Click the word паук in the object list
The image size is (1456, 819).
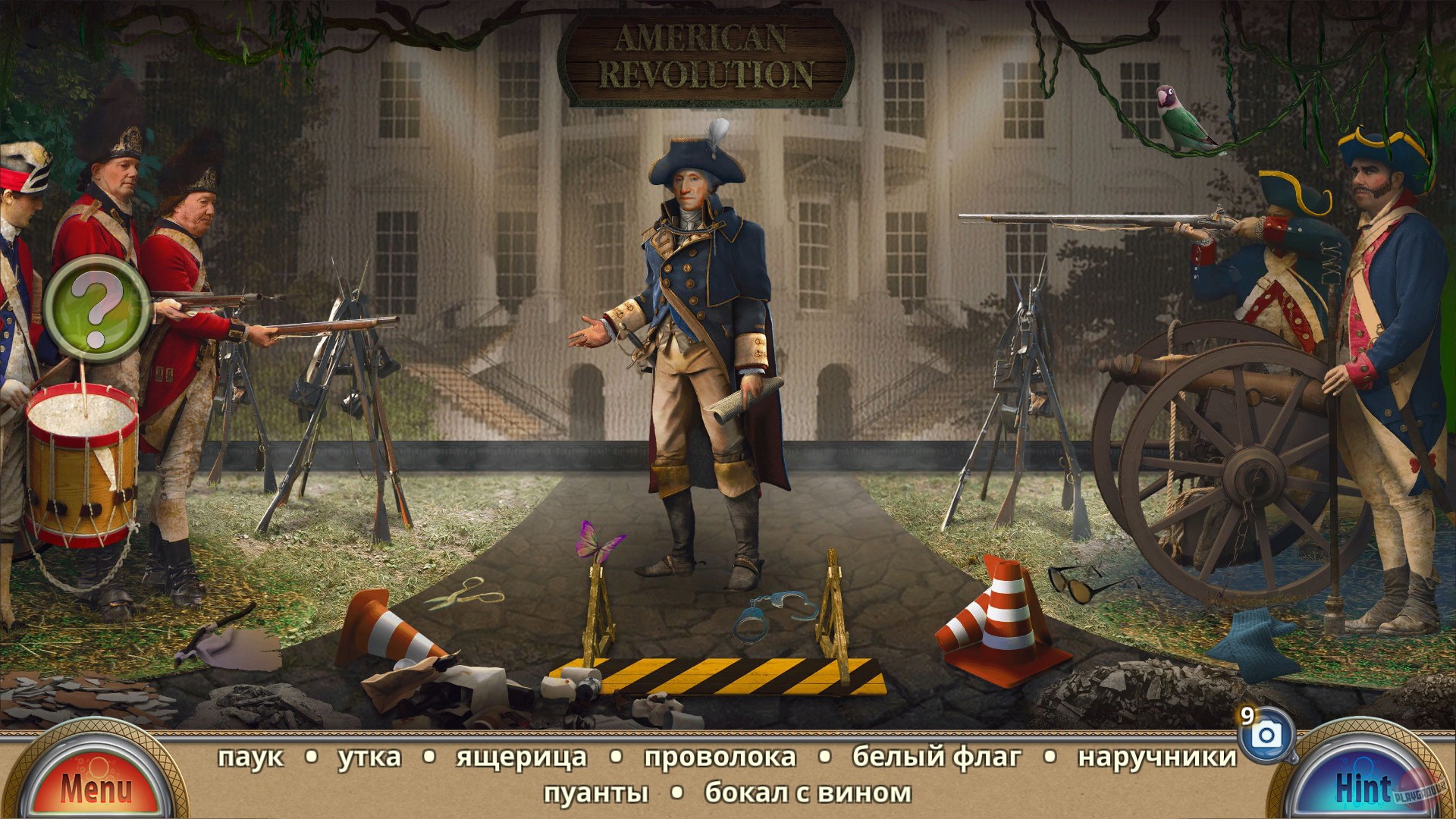pos(250,756)
